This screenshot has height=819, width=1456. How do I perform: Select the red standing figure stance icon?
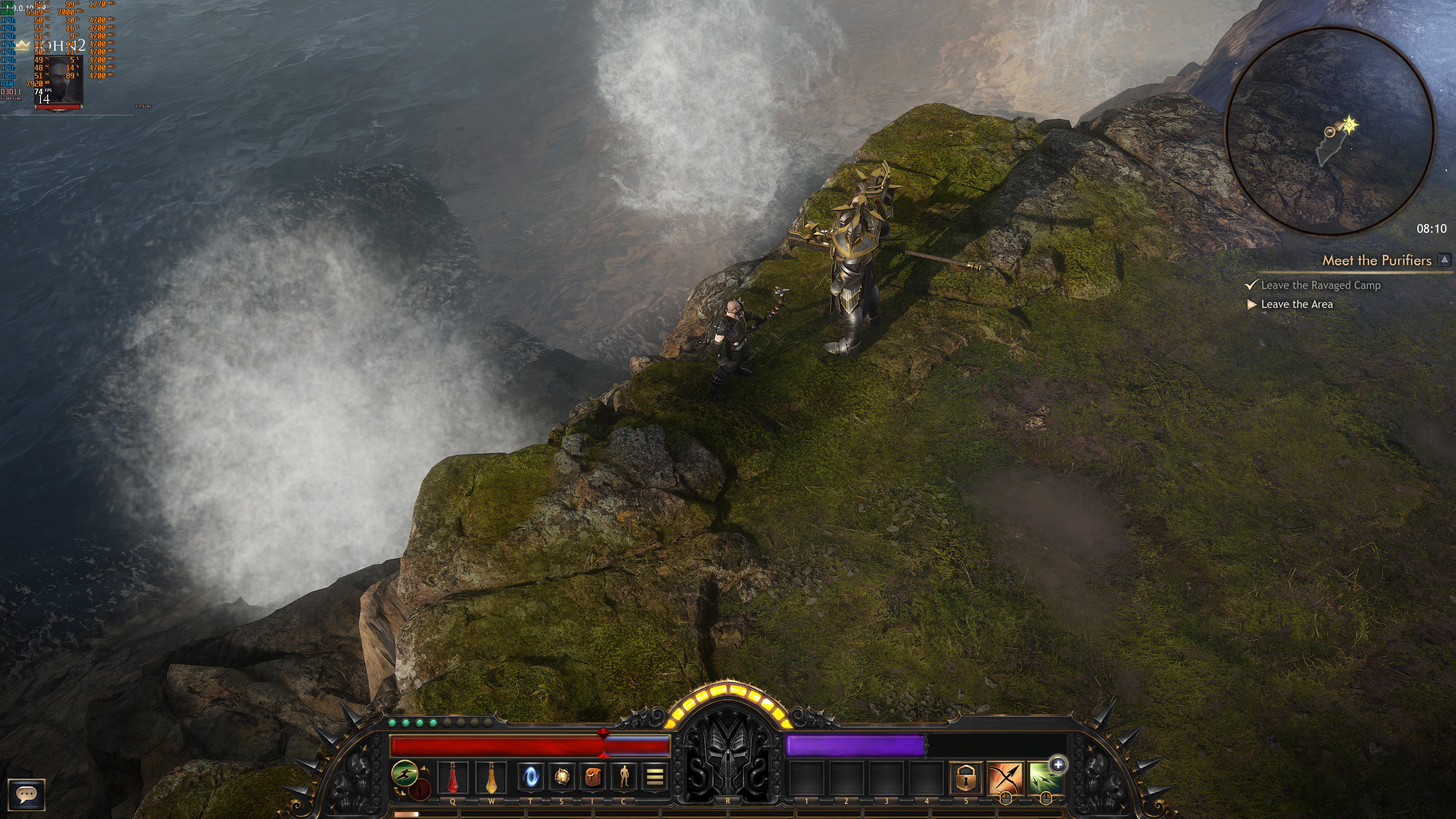tap(420, 789)
